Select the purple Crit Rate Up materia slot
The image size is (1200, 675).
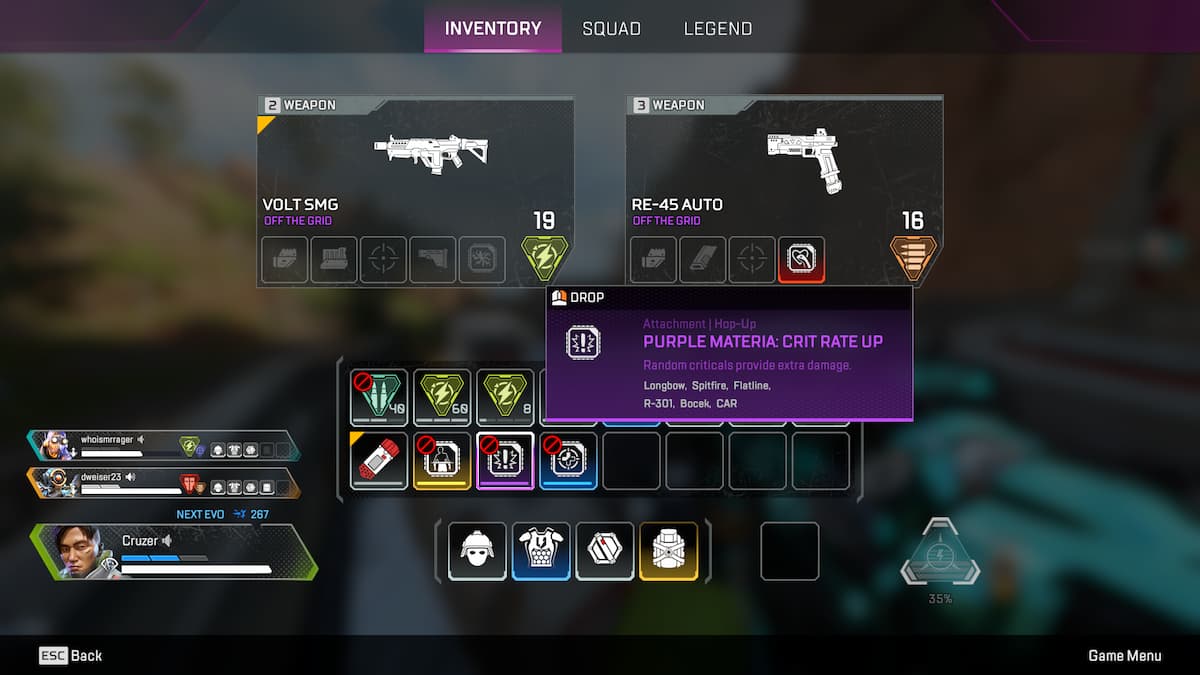(505, 460)
